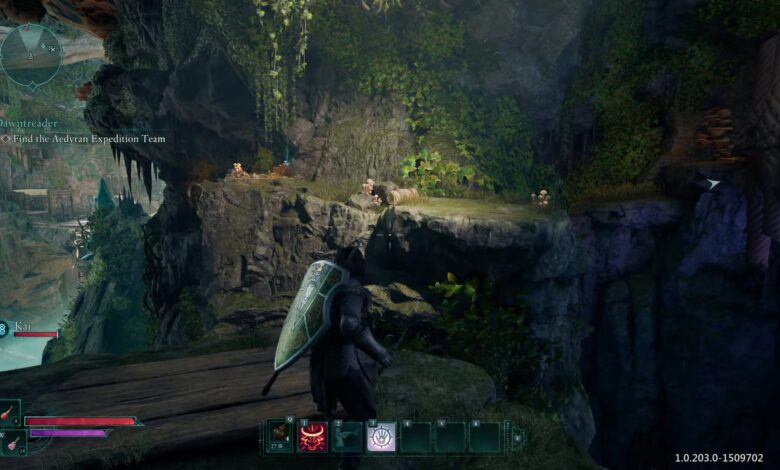Use the red health potion slot
The height and width of the screenshot is (470, 780).
(x=9, y=413)
